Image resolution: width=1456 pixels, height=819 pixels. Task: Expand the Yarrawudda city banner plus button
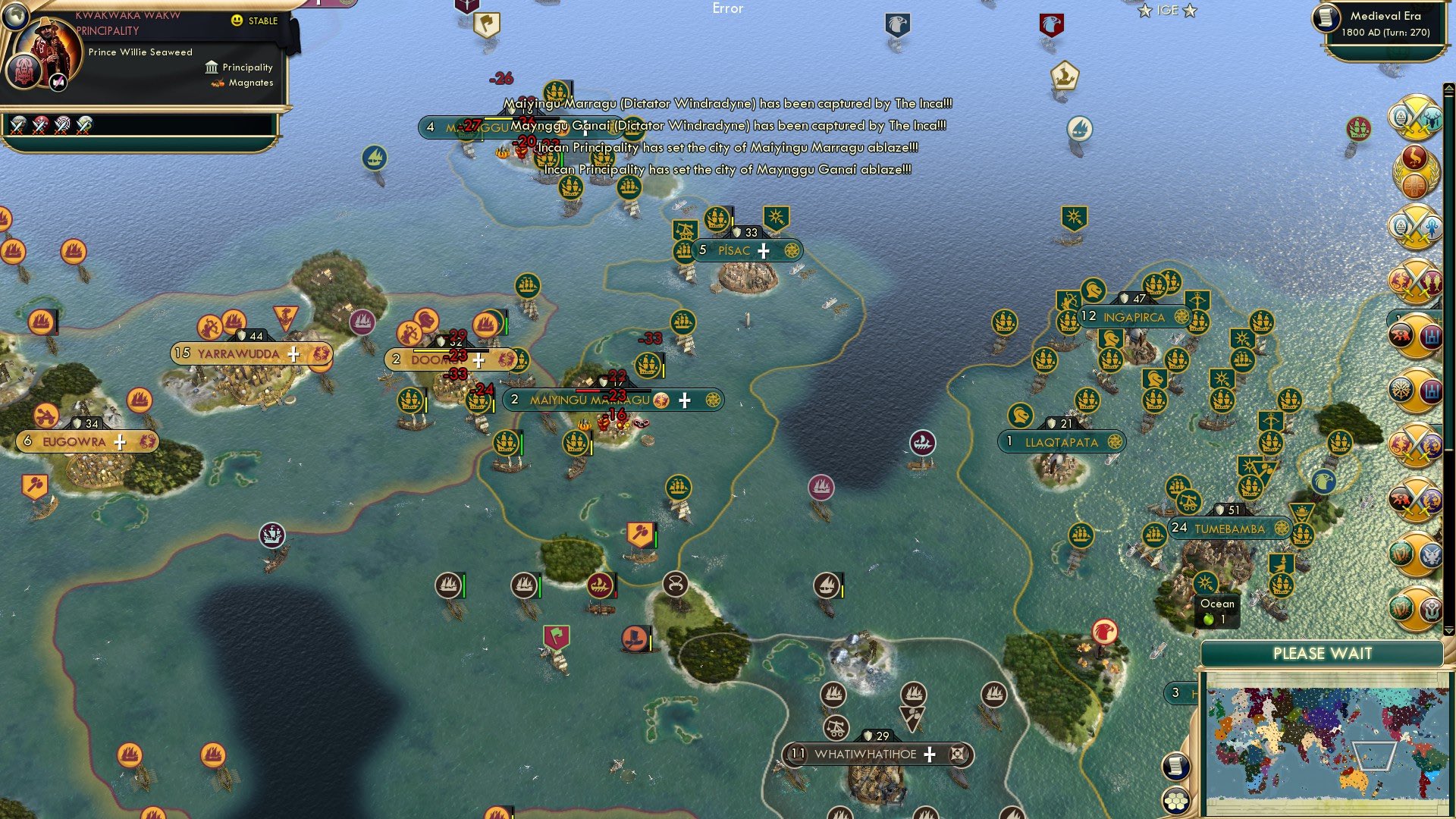[x=295, y=353]
